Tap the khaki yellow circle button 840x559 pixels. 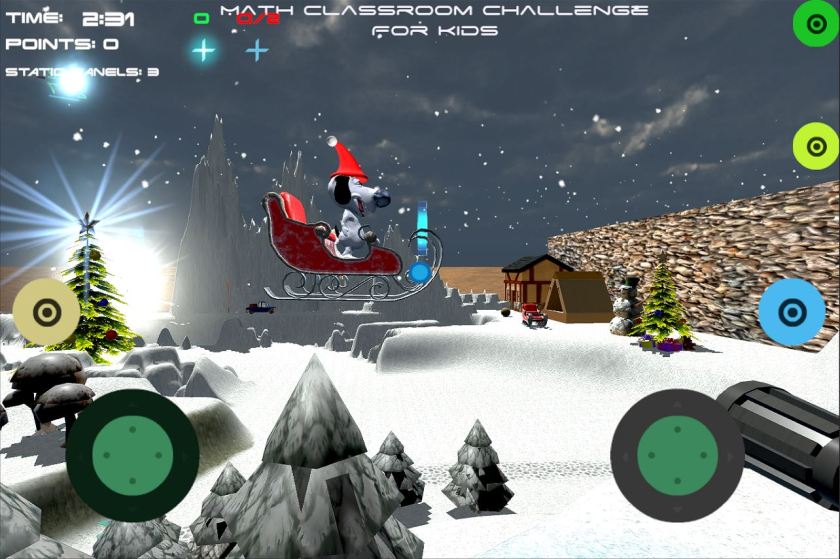coord(46,312)
